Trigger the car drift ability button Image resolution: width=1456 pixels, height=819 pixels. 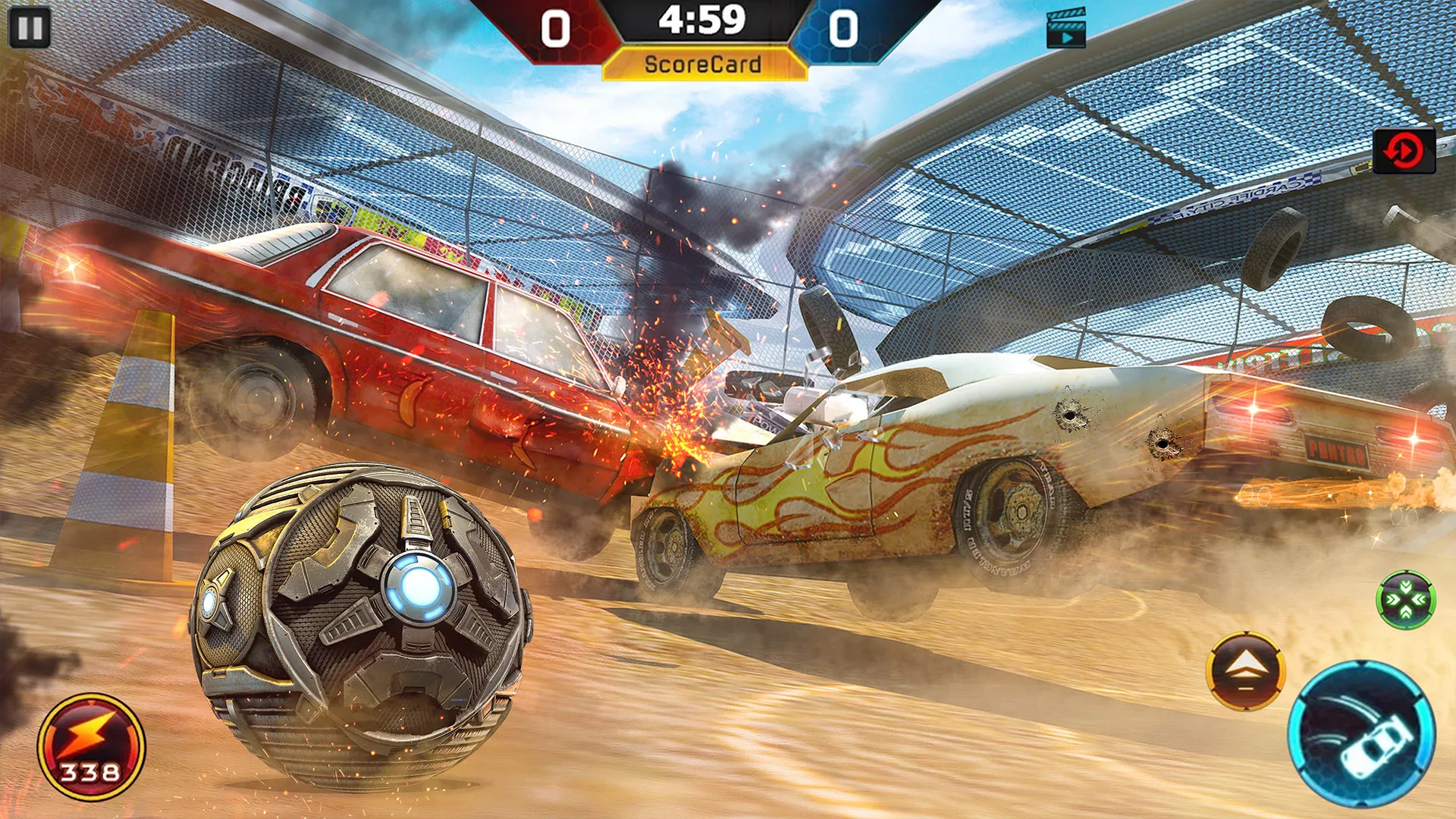(1362, 734)
